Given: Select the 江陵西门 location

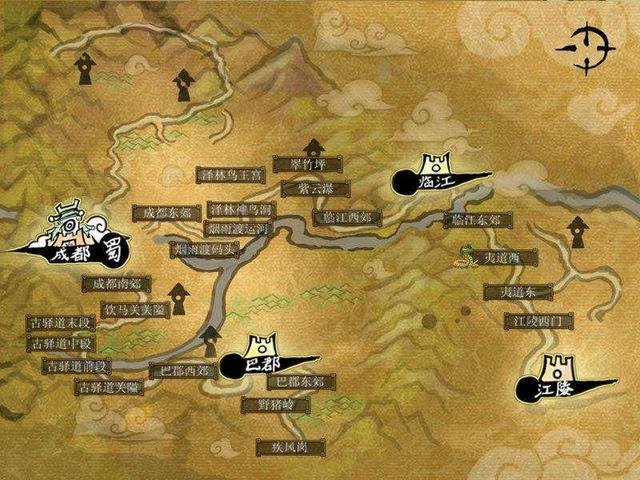Looking at the screenshot, I should pos(538,321).
